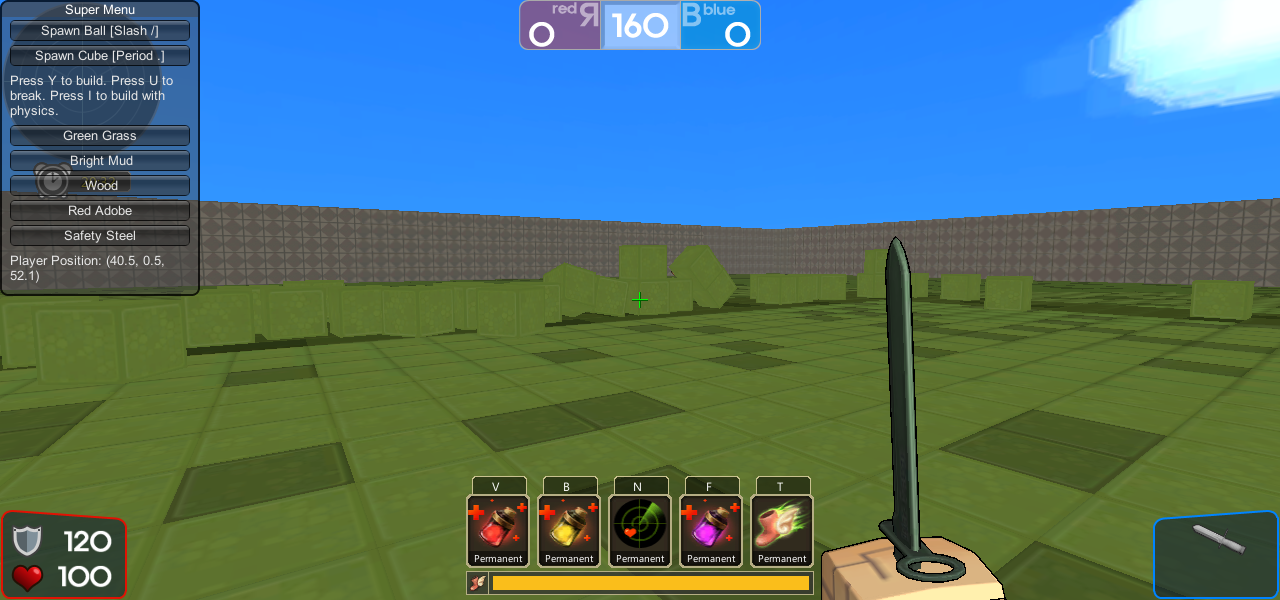Choose the Bright Mud material
Image resolution: width=1280 pixels, height=600 pixels.
(x=100, y=161)
